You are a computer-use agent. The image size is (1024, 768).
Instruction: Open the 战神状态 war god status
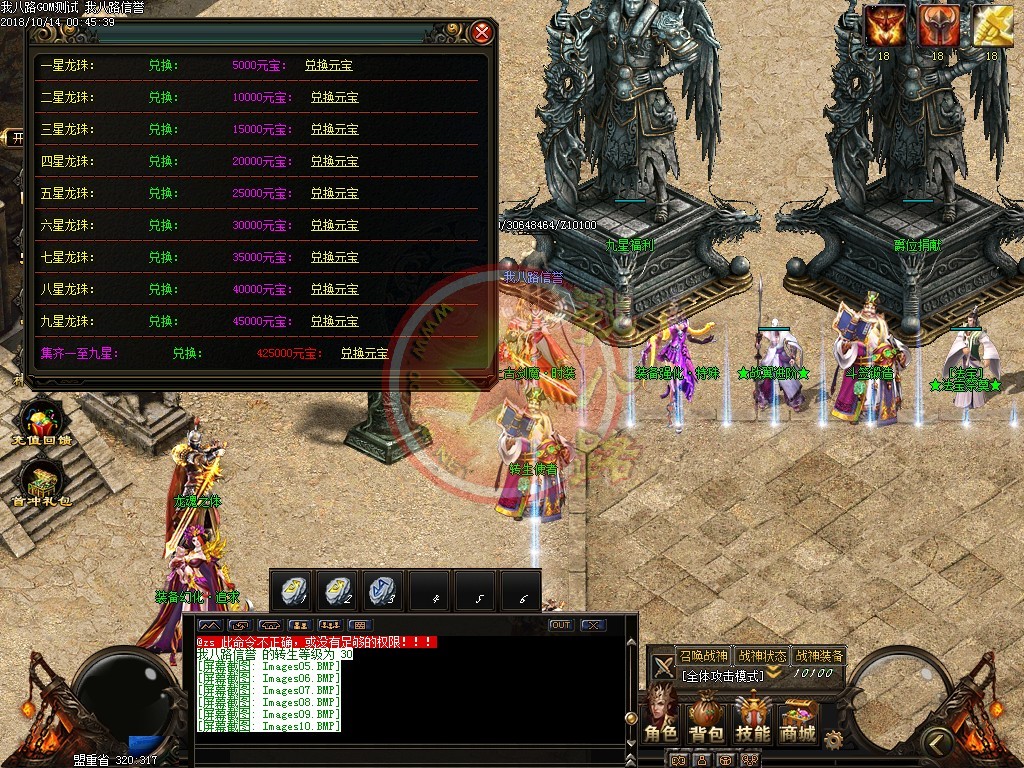pos(761,656)
